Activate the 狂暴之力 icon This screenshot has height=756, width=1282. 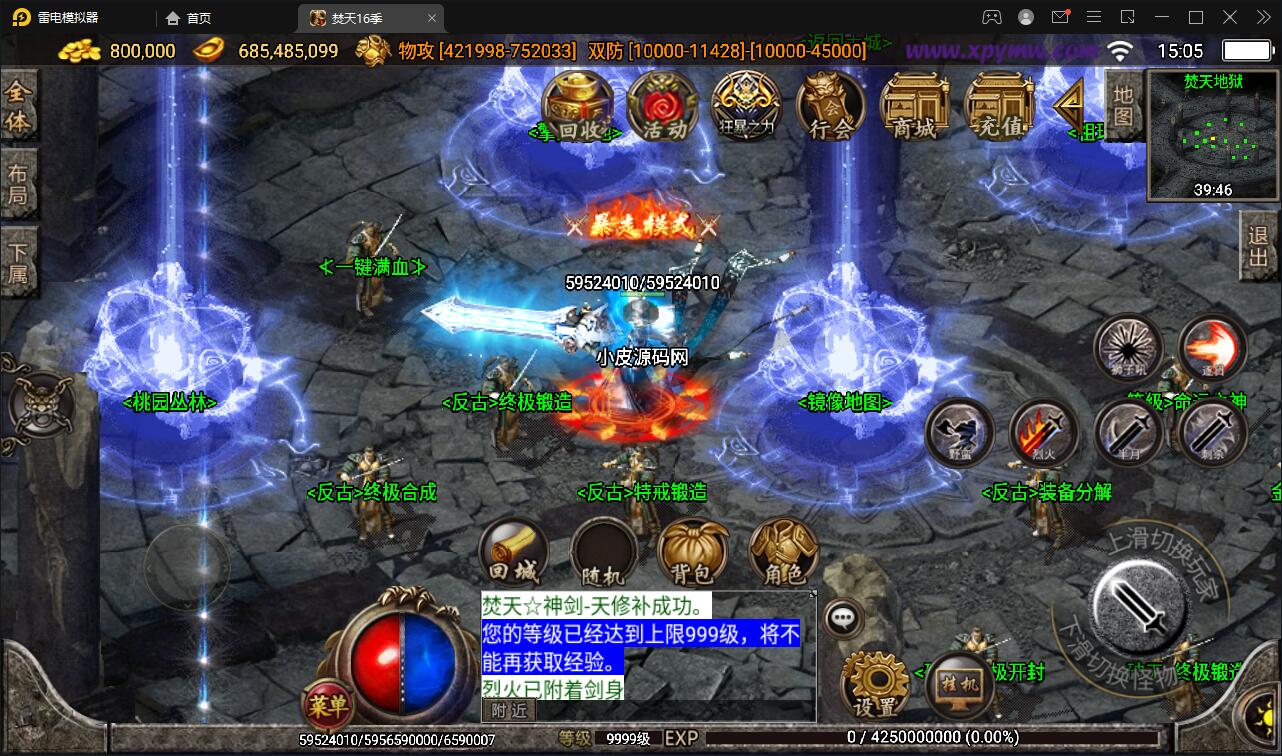click(746, 106)
